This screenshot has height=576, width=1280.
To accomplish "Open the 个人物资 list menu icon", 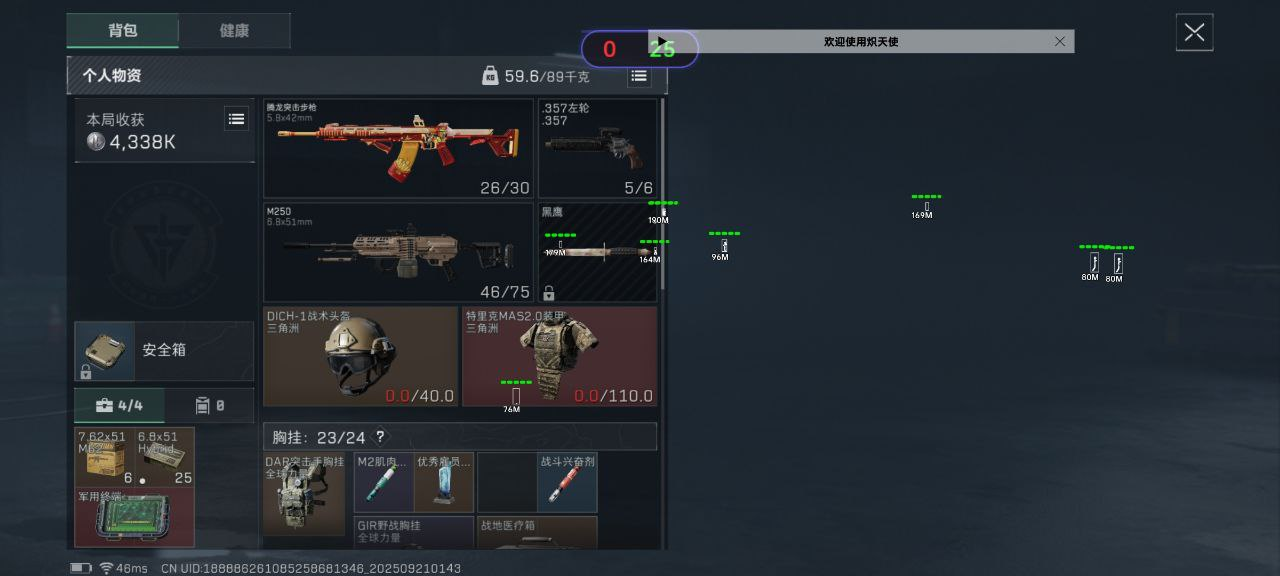I will click(x=639, y=76).
